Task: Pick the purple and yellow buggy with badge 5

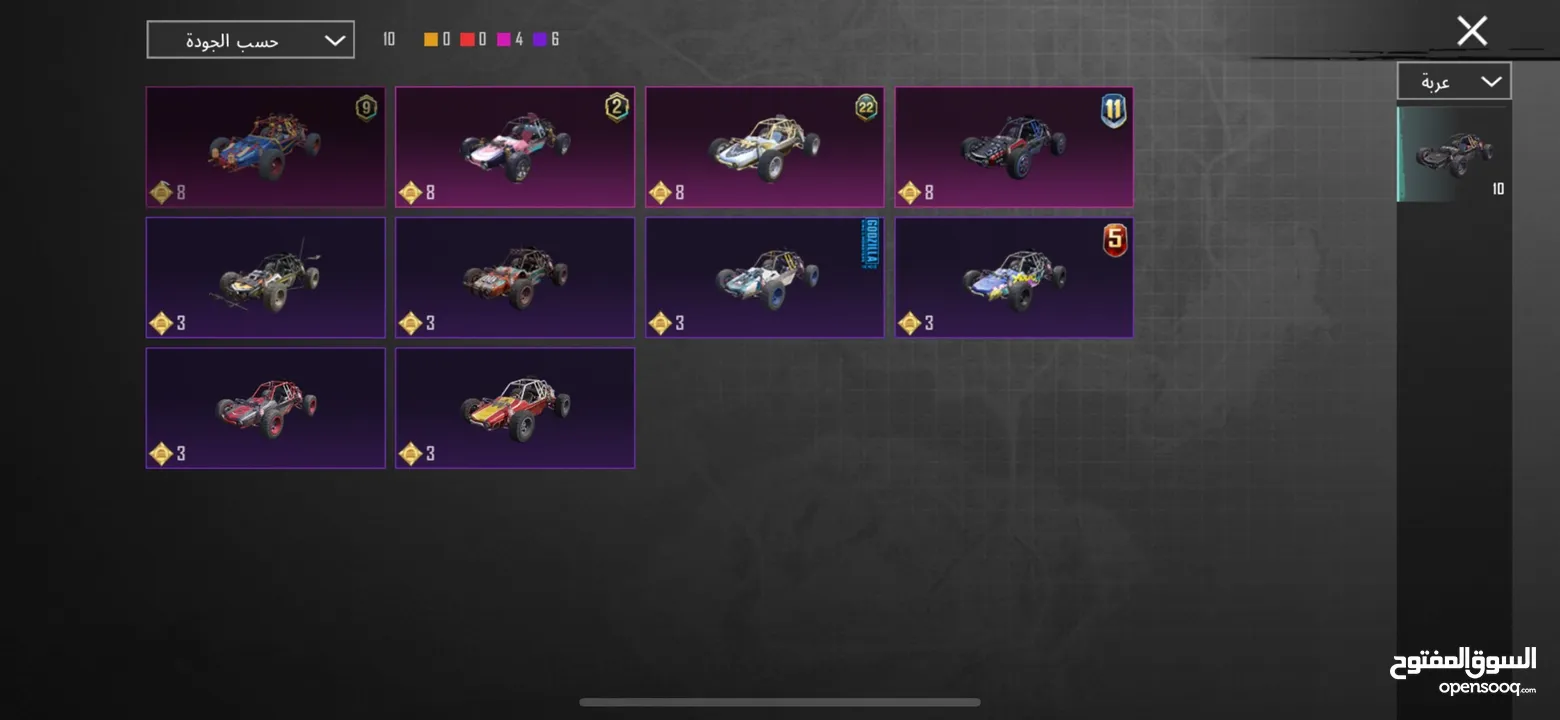Action: point(1013,277)
